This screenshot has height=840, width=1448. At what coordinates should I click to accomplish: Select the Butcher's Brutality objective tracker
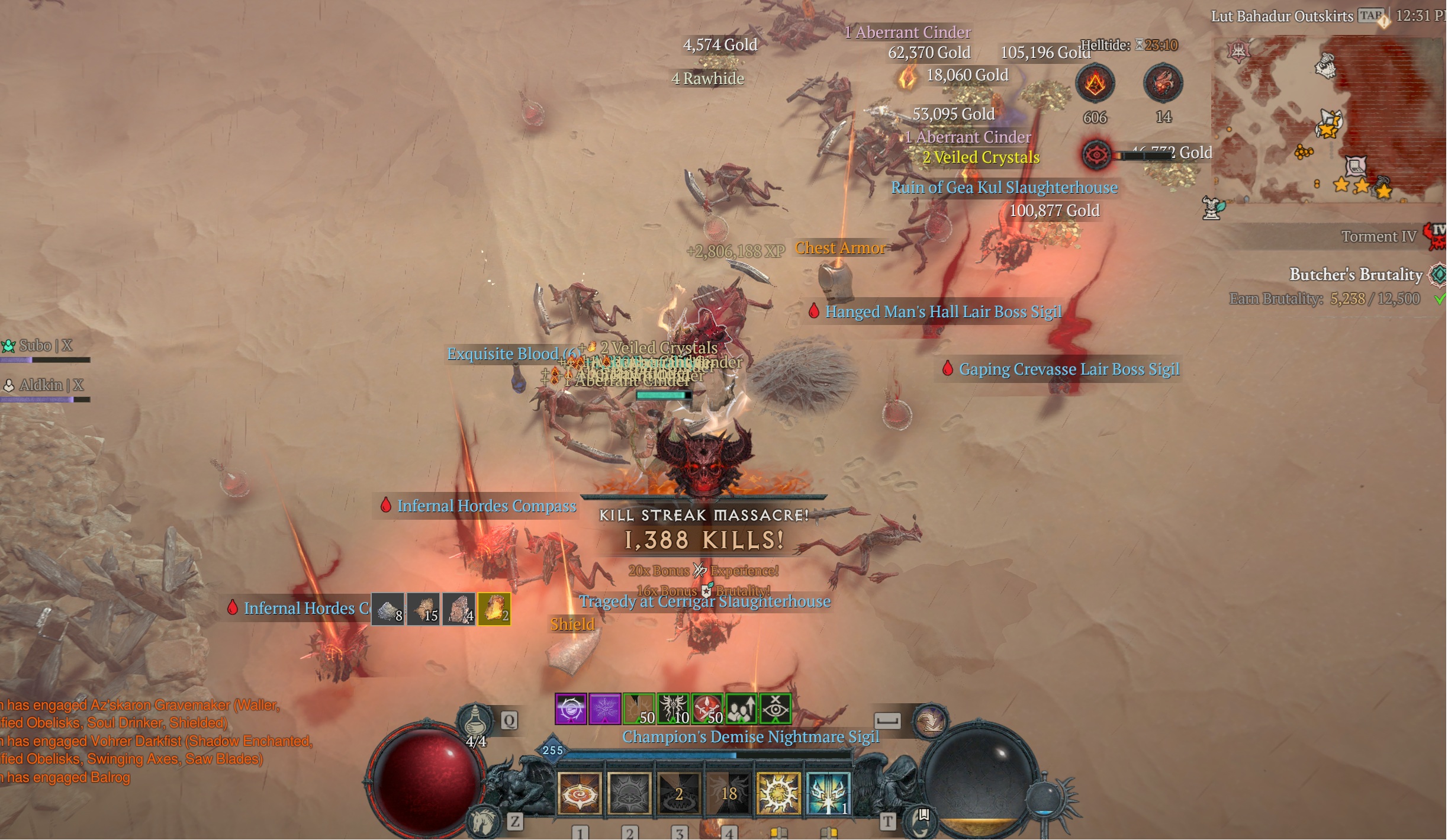pos(1356,275)
